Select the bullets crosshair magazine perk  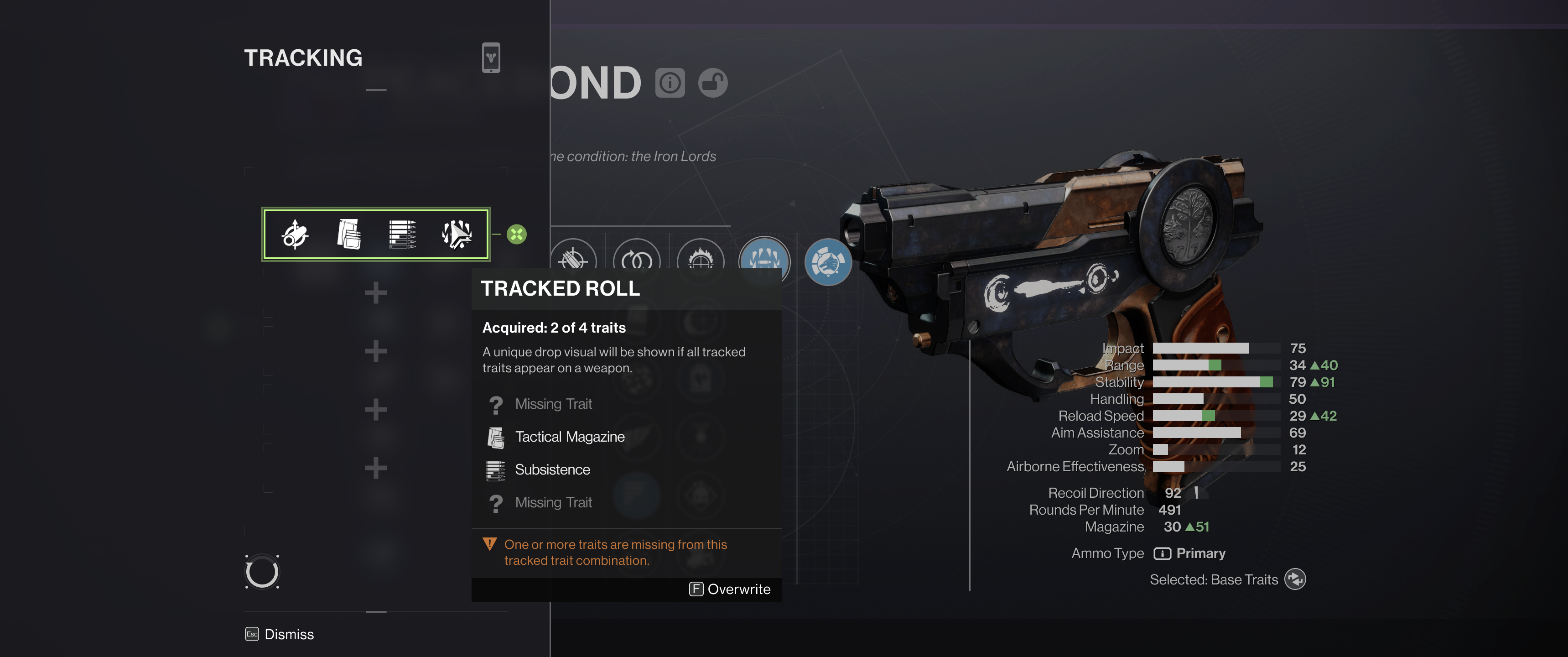[x=573, y=259]
